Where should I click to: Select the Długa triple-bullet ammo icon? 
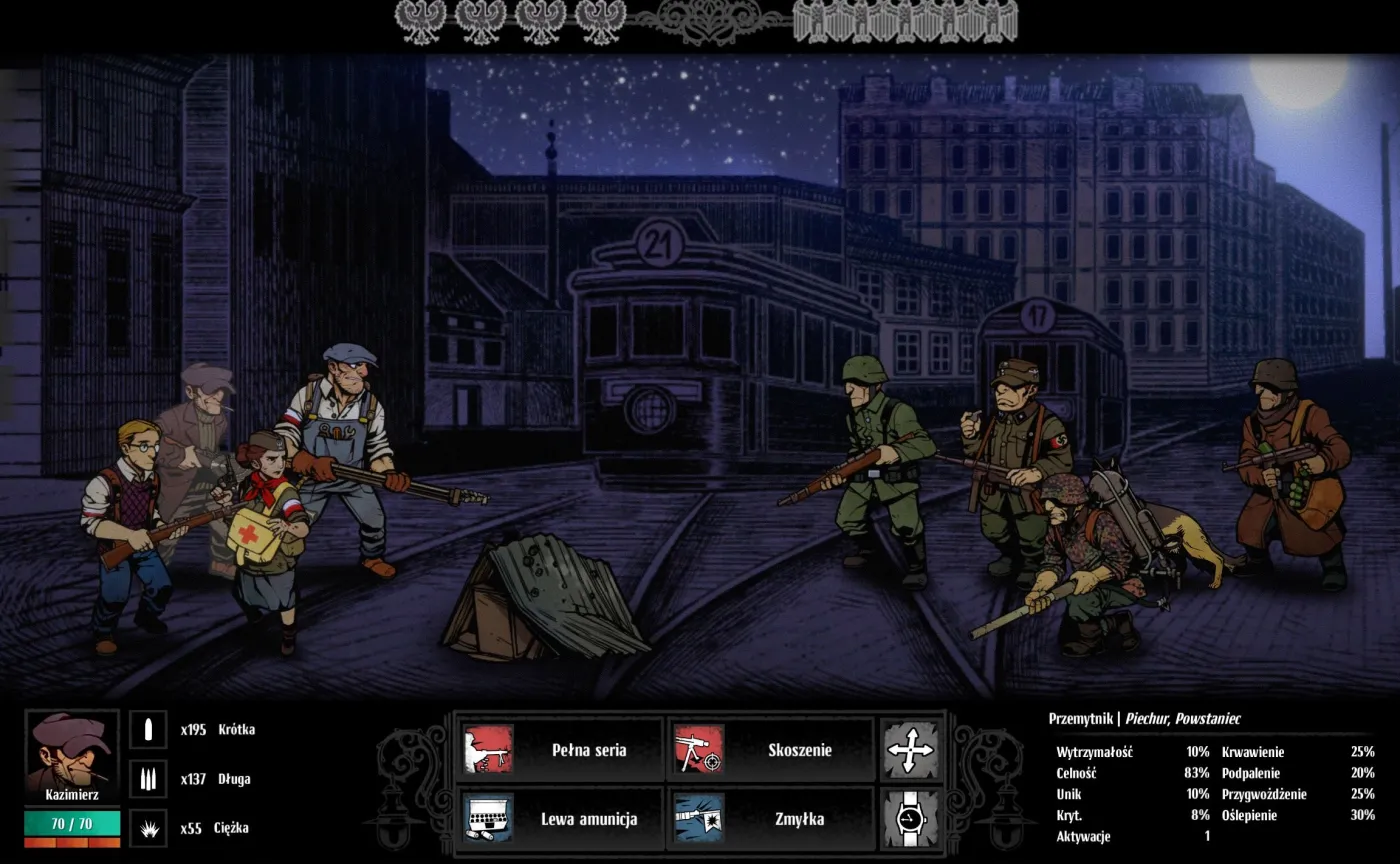[x=148, y=779]
